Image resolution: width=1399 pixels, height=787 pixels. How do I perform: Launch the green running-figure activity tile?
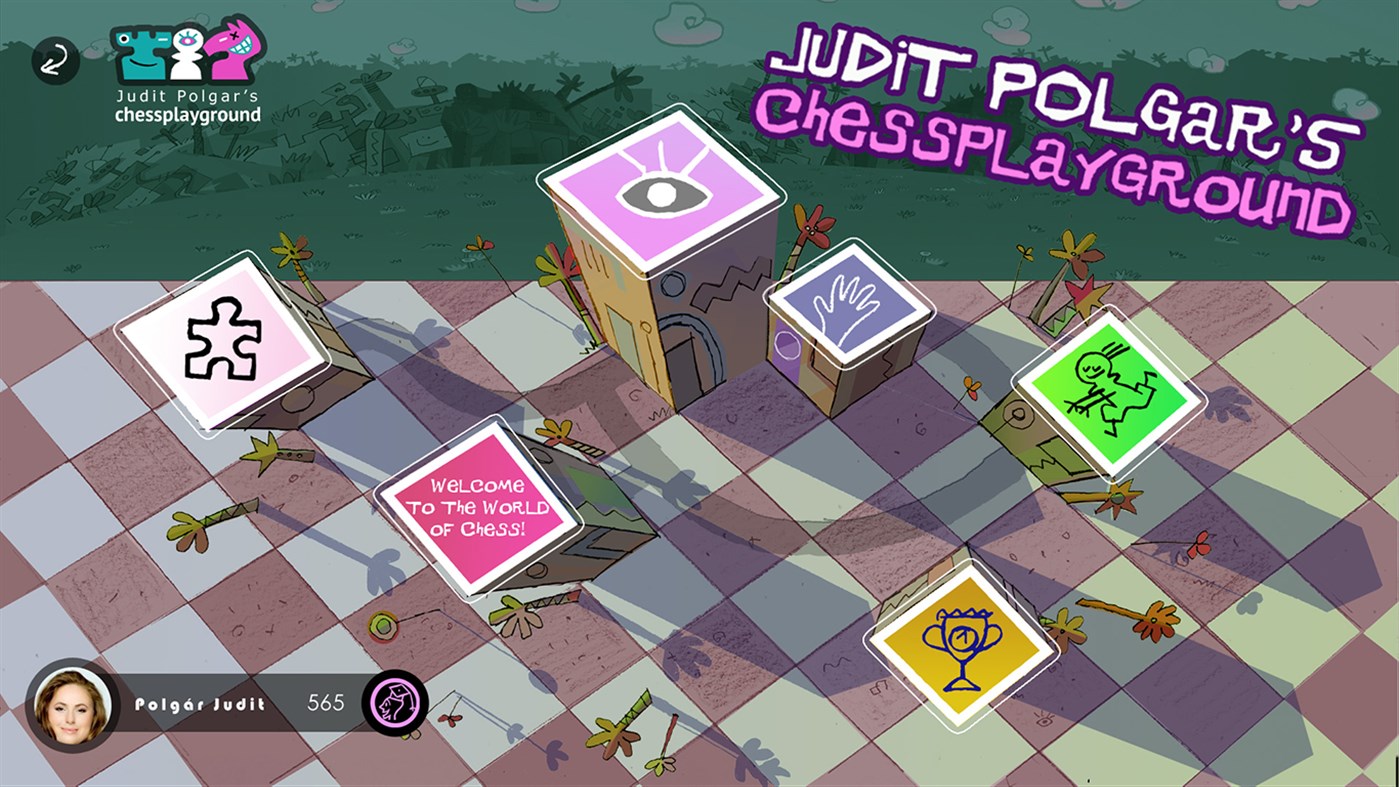coord(1111,394)
